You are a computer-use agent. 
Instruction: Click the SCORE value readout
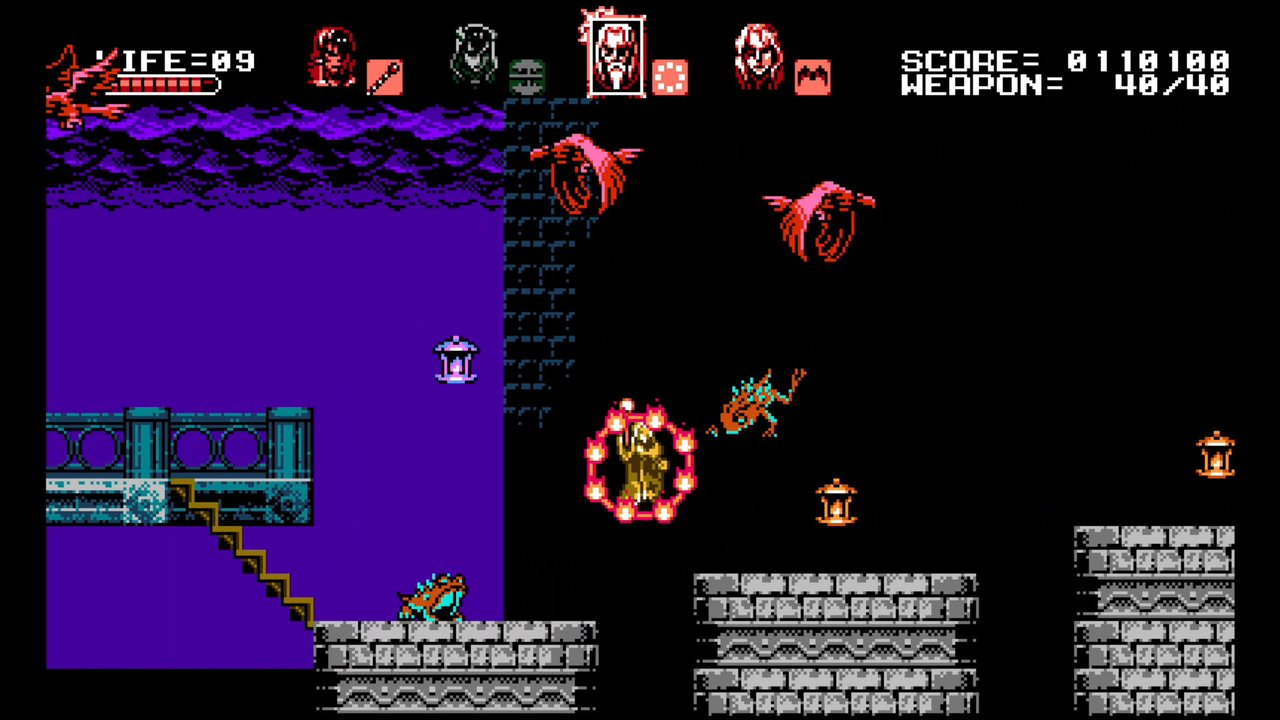pyautogui.click(x=1148, y=60)
